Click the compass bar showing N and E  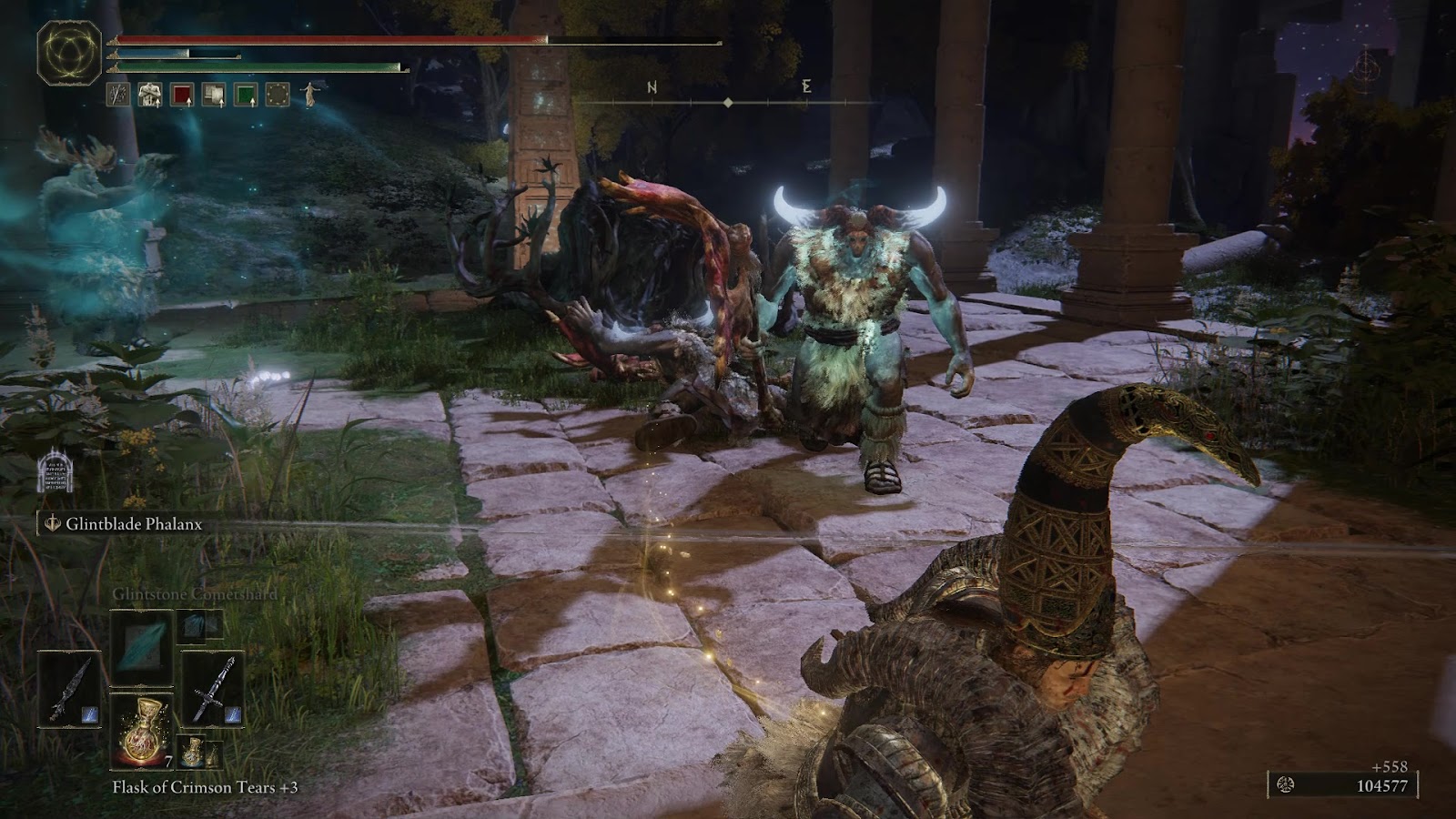(728, 96)
